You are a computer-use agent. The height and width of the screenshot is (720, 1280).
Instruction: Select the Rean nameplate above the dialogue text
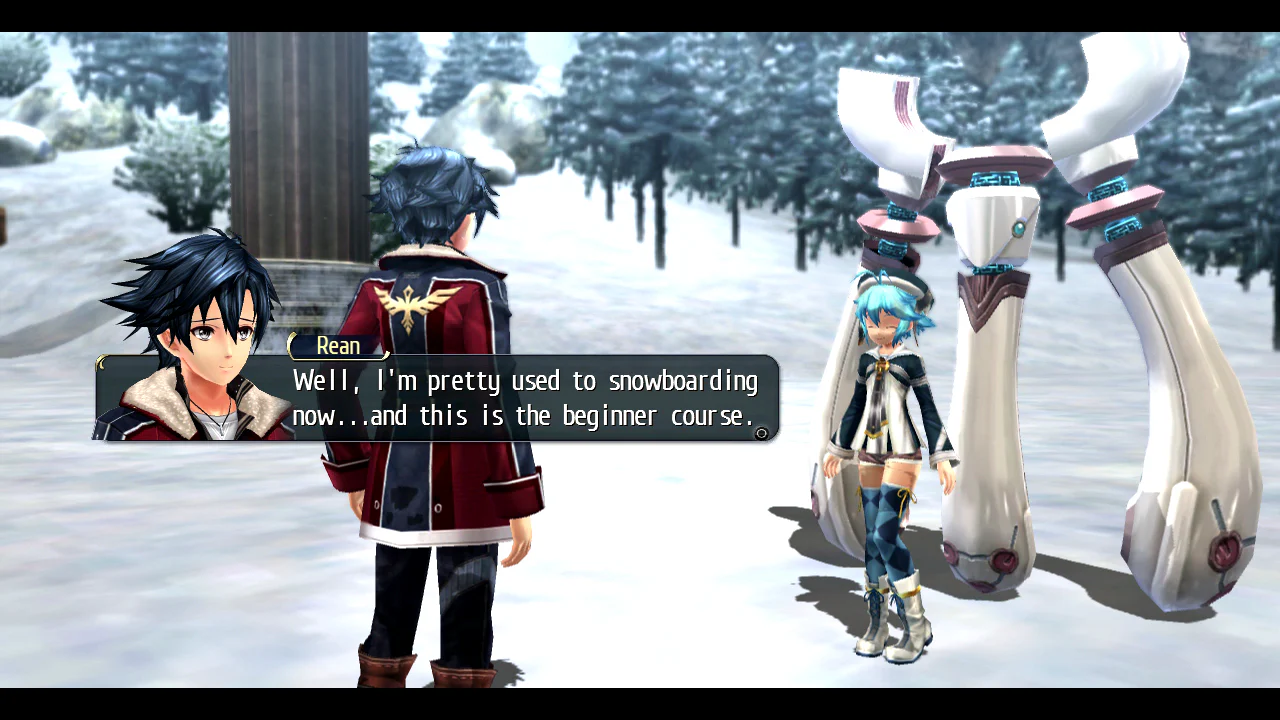tap(337, 346)
